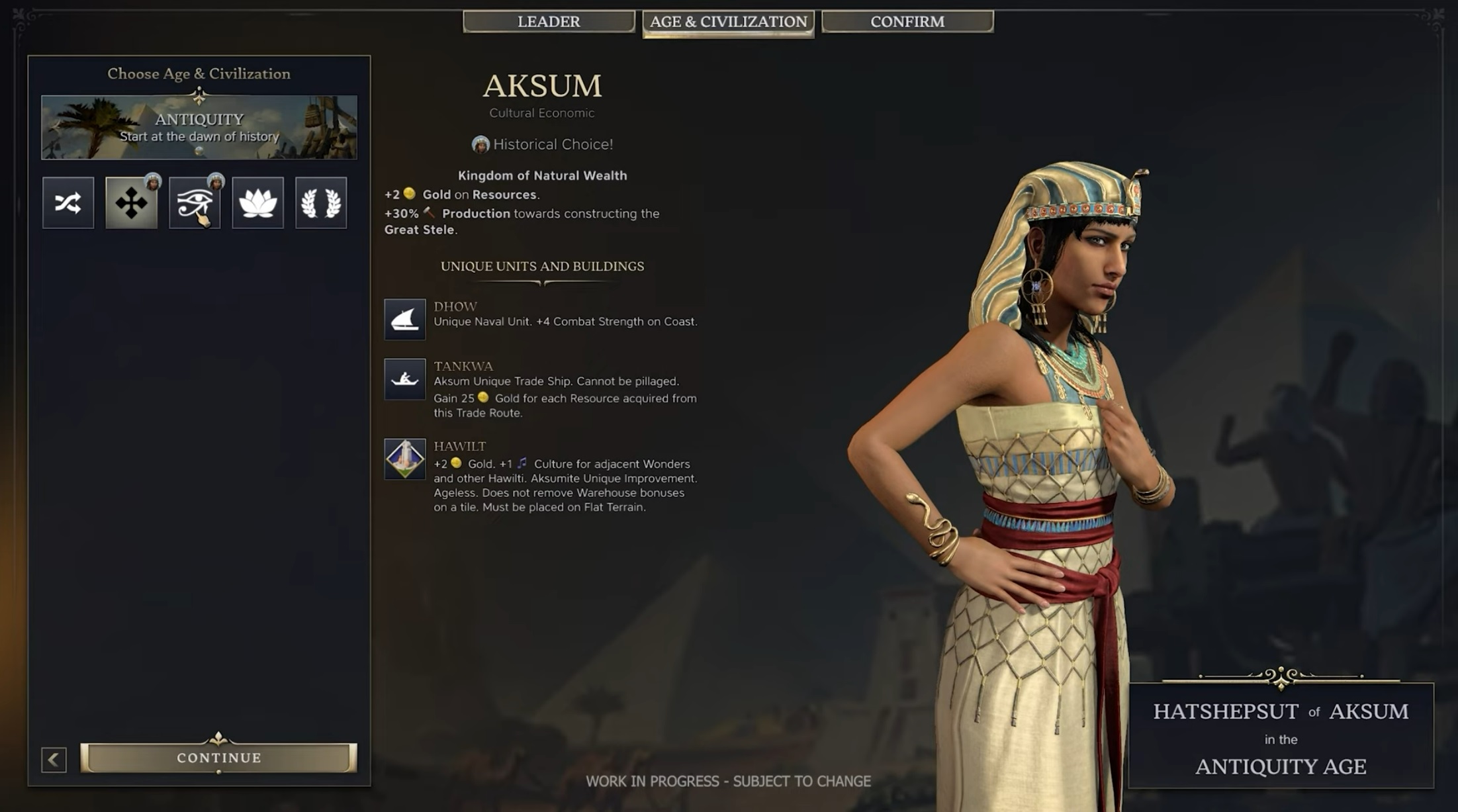Click the Continue button

coord(218,758)
